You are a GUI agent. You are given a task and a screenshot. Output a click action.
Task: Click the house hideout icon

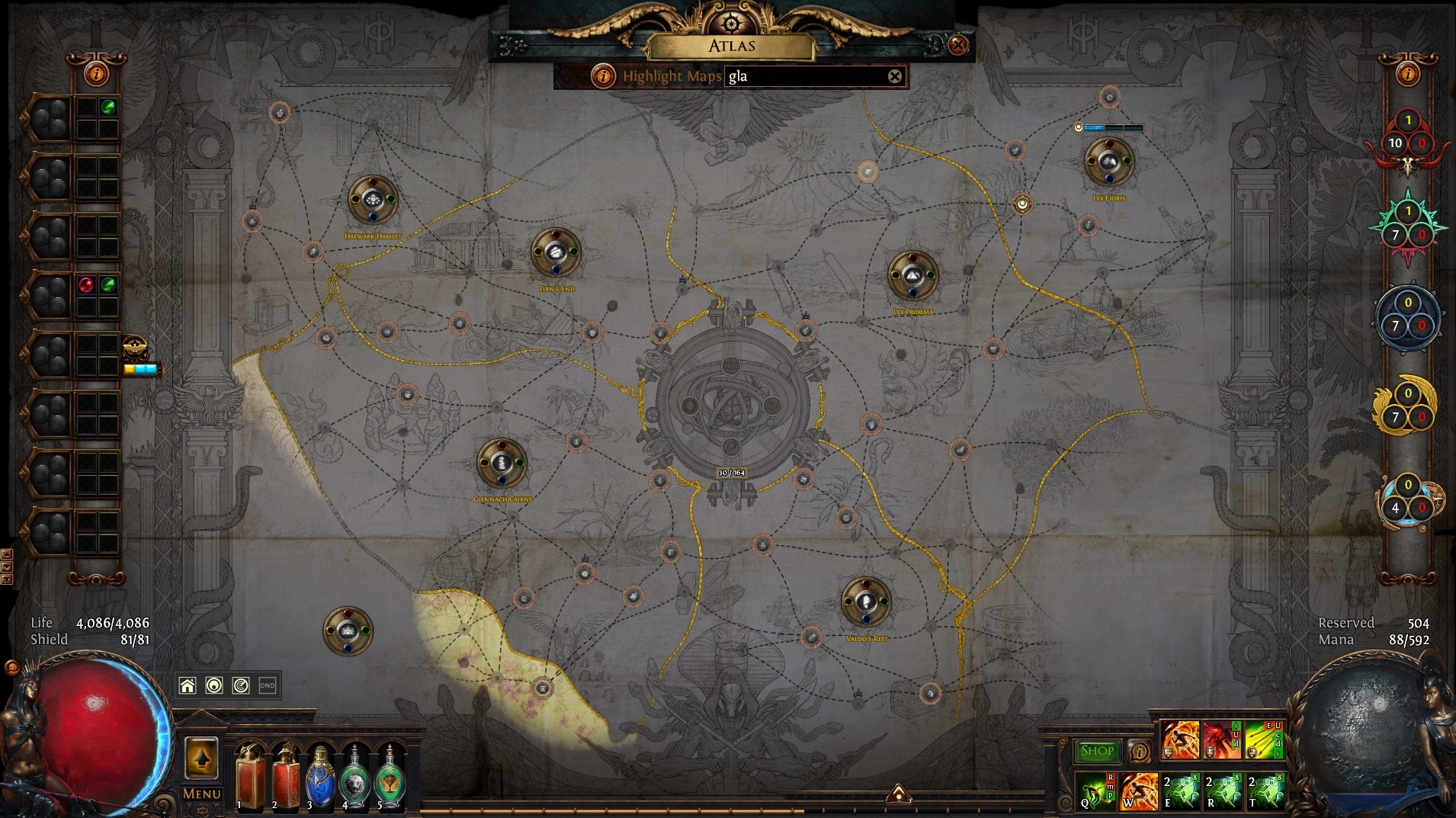(188, 685)
